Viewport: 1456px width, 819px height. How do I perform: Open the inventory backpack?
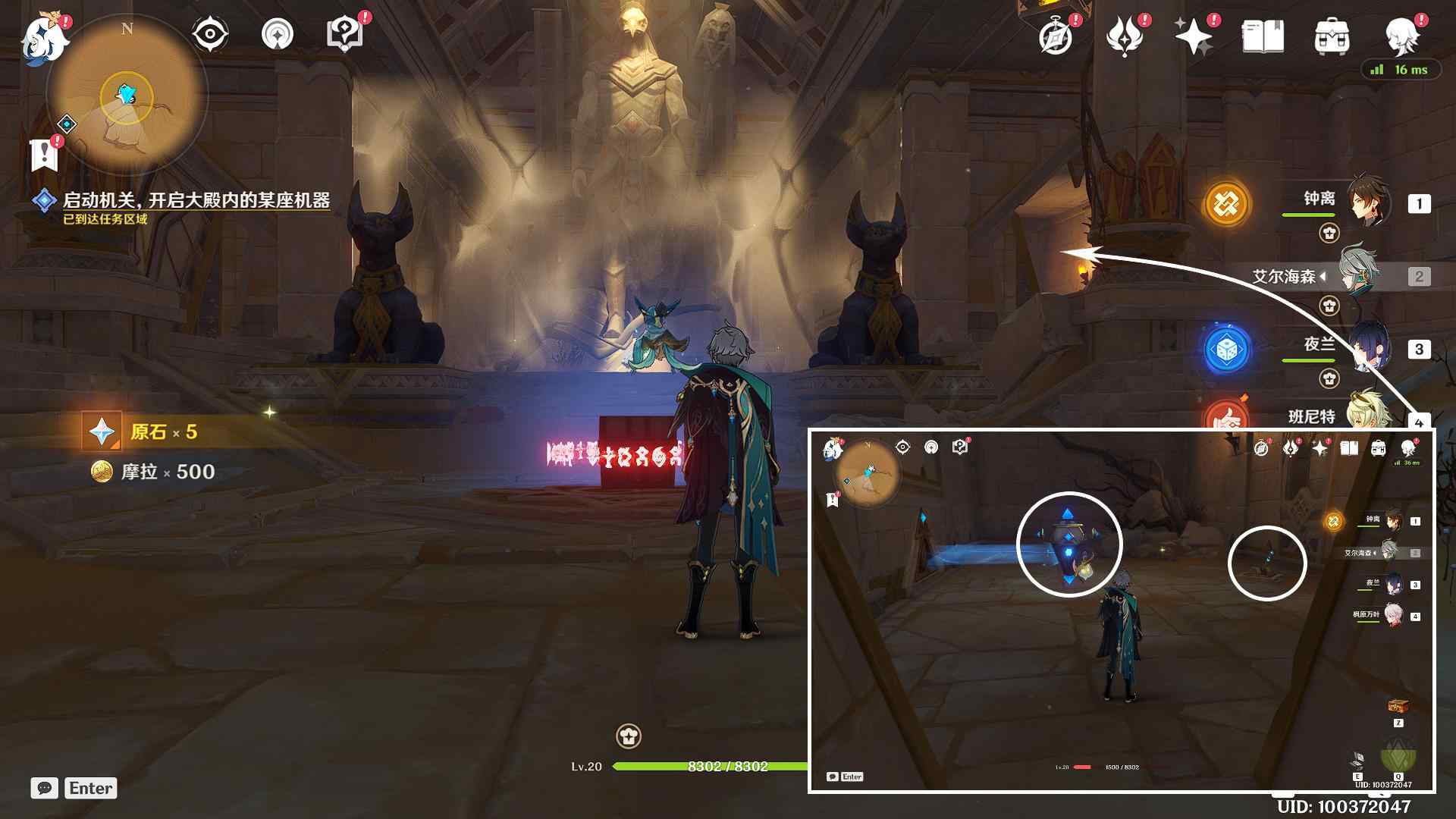point(1332,36)
